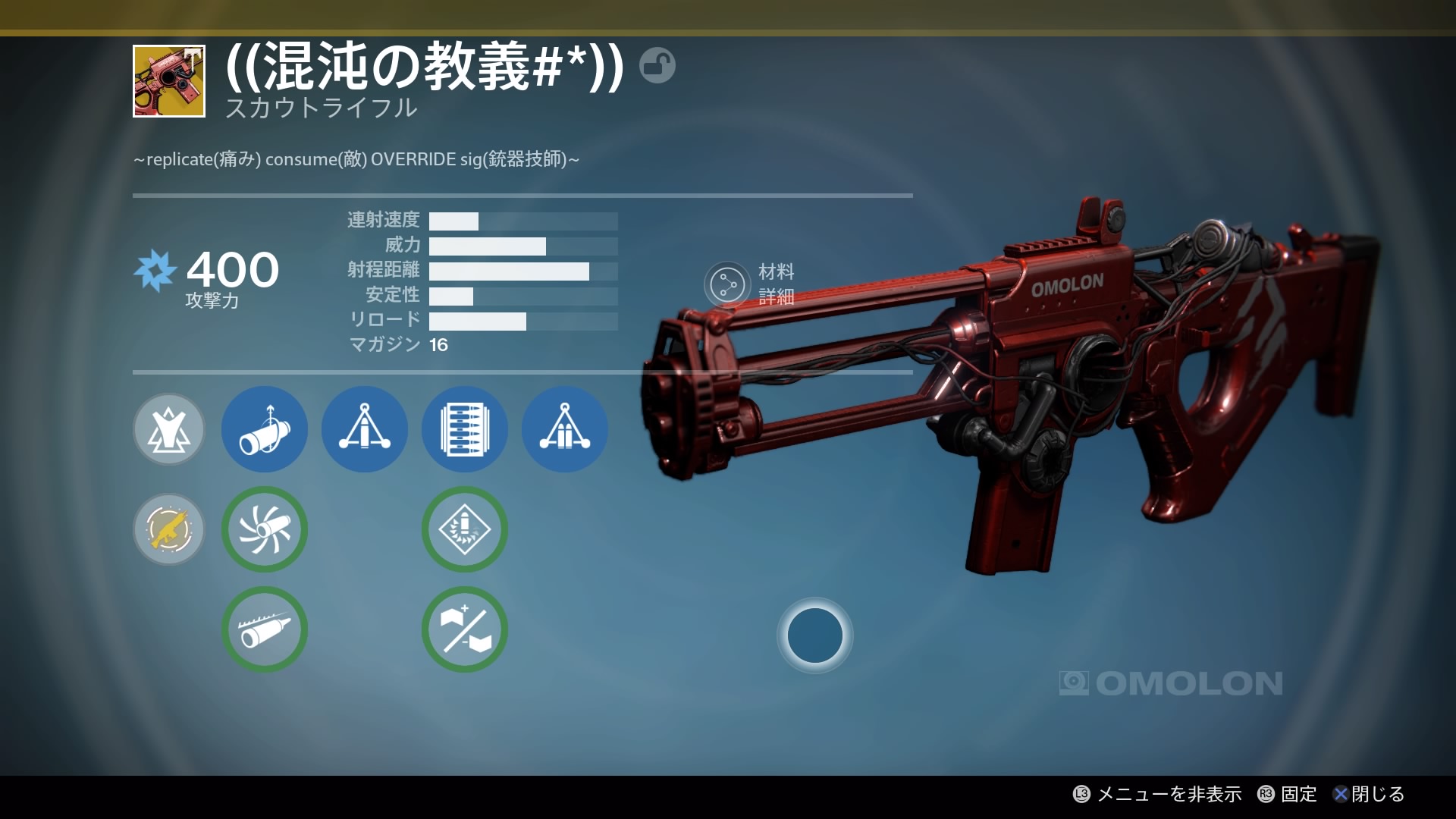Activate the green flag-swap perk

tap(465, 629)
